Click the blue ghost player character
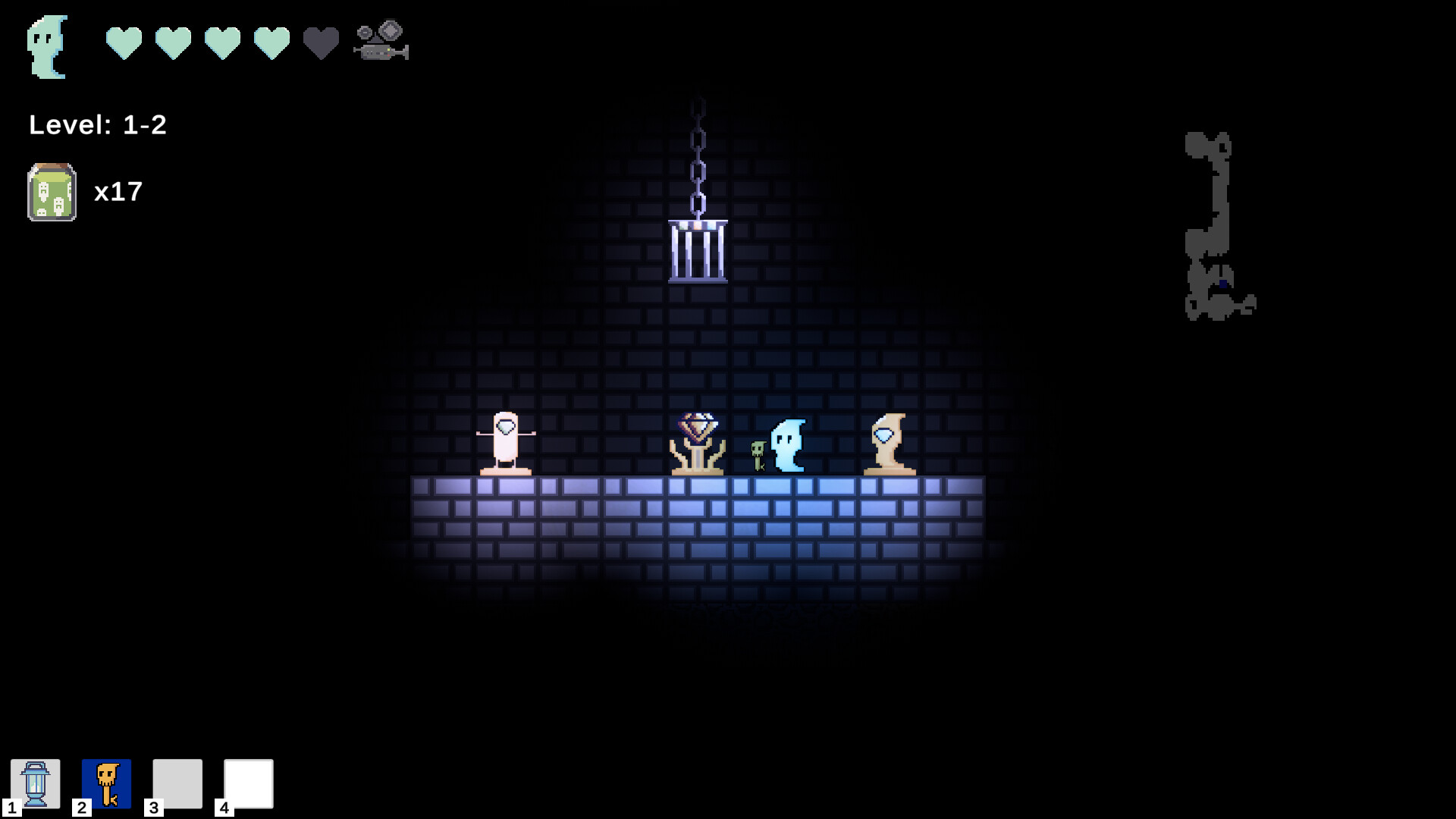Screen dimensions: 1456x819 (789, 444)
